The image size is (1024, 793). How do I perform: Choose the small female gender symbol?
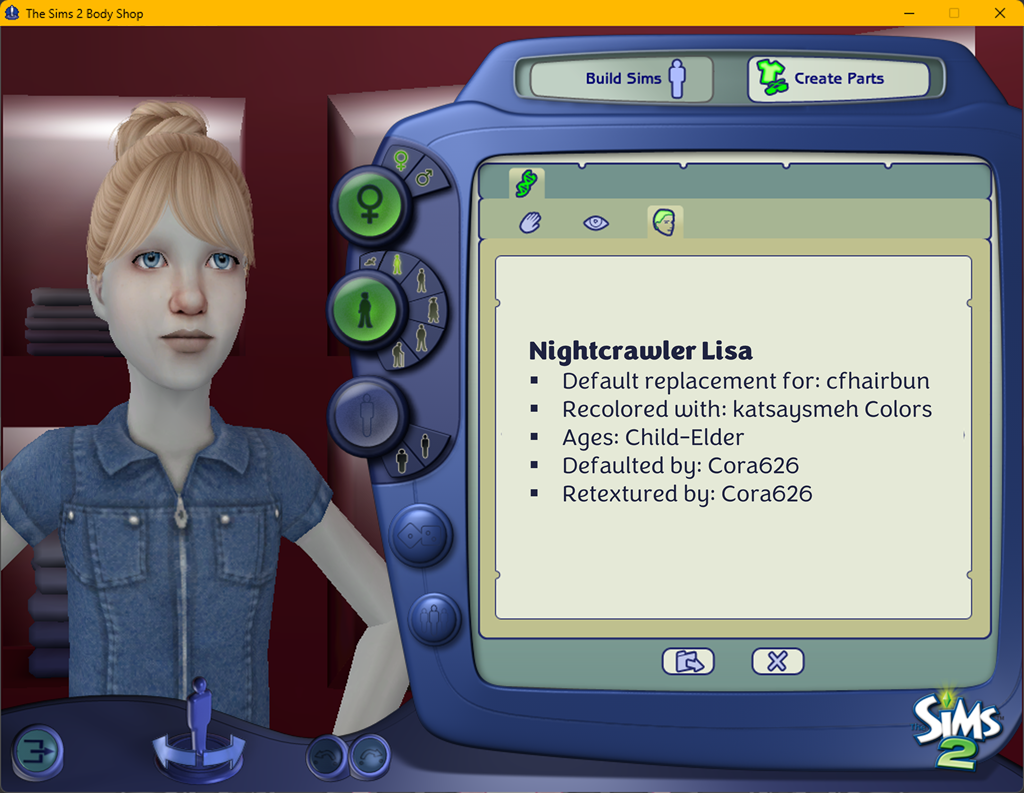tap(401, 160)
